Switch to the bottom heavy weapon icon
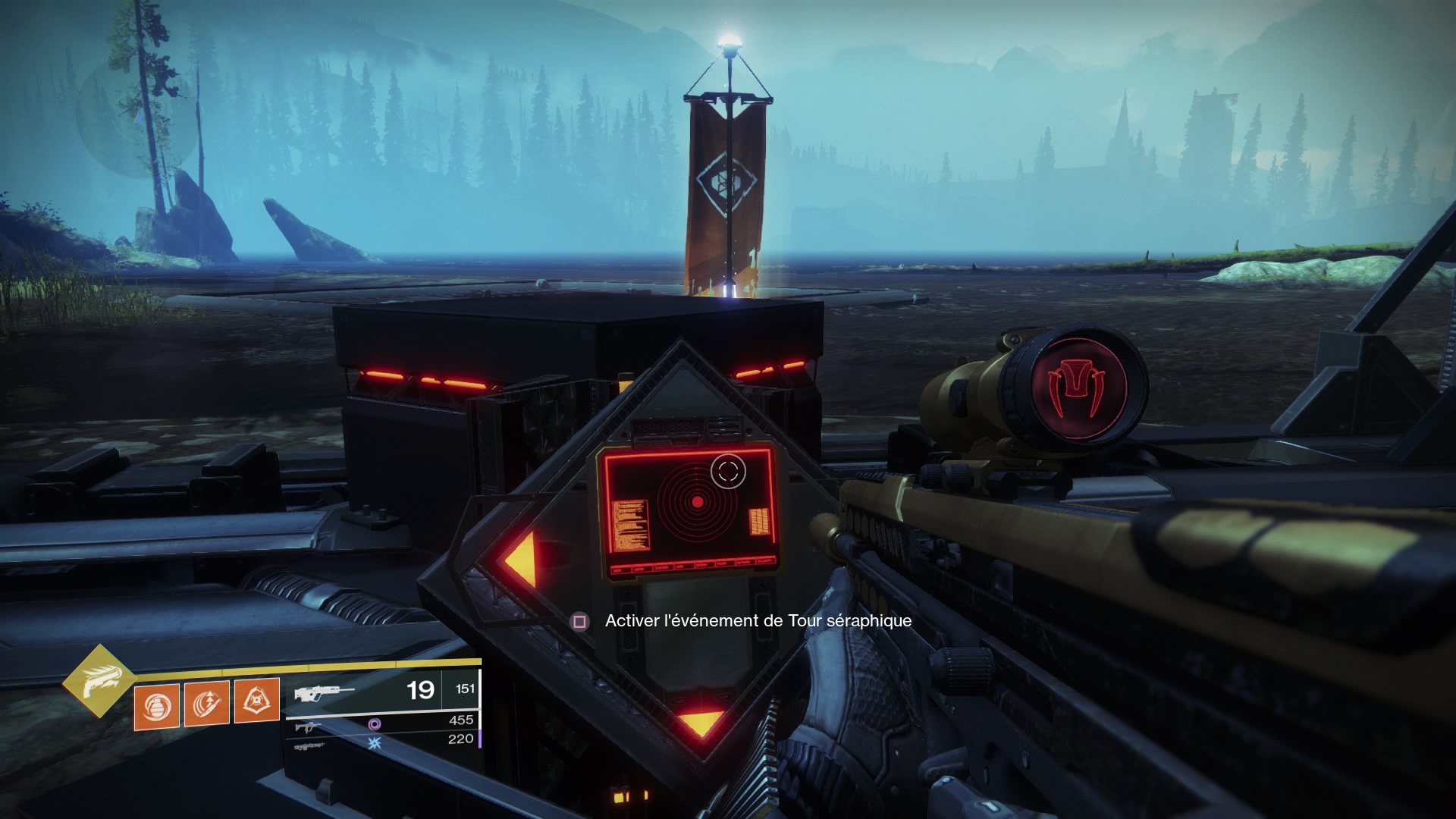The image size is (1456, 819). point(310,746)
